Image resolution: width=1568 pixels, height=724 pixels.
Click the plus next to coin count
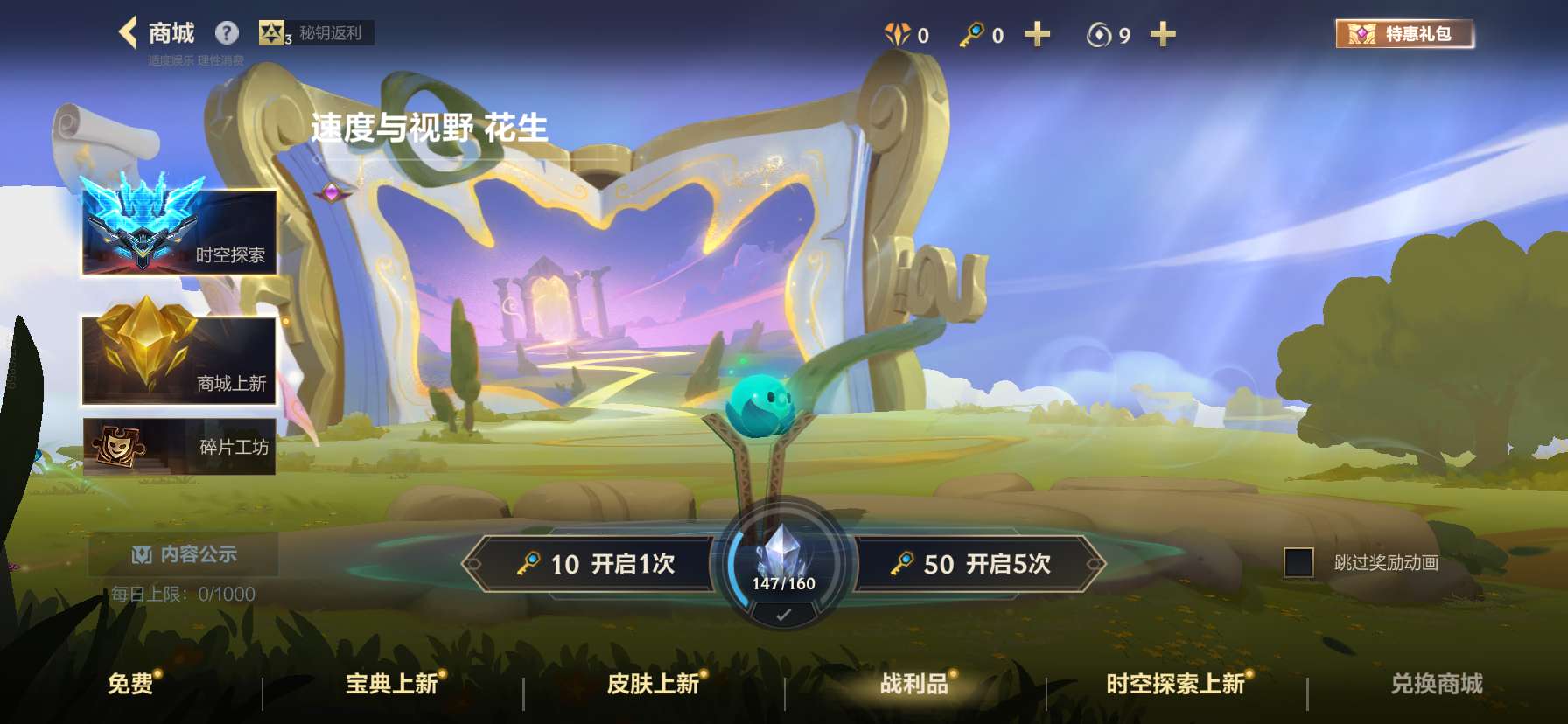(1164, 33)
